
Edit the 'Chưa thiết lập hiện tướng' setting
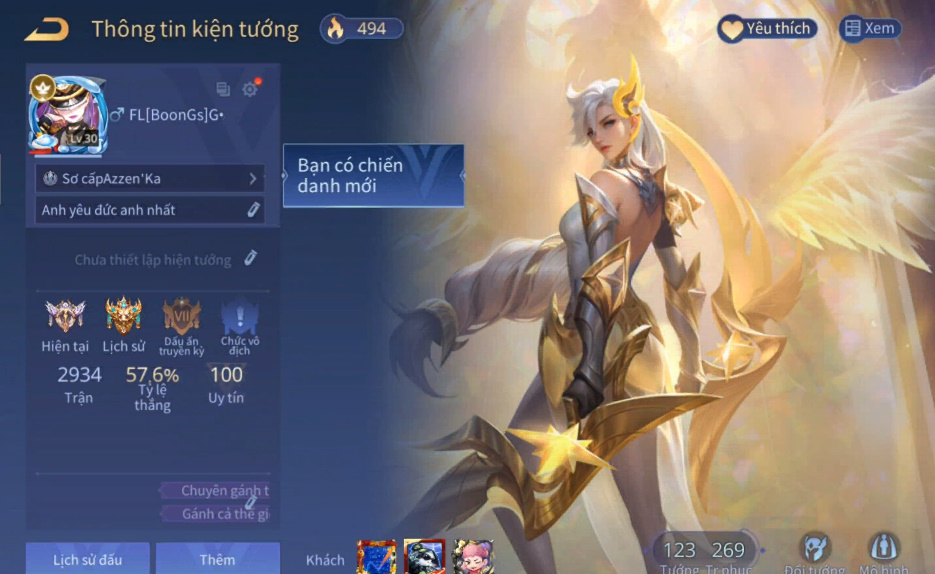click(250, 259)
